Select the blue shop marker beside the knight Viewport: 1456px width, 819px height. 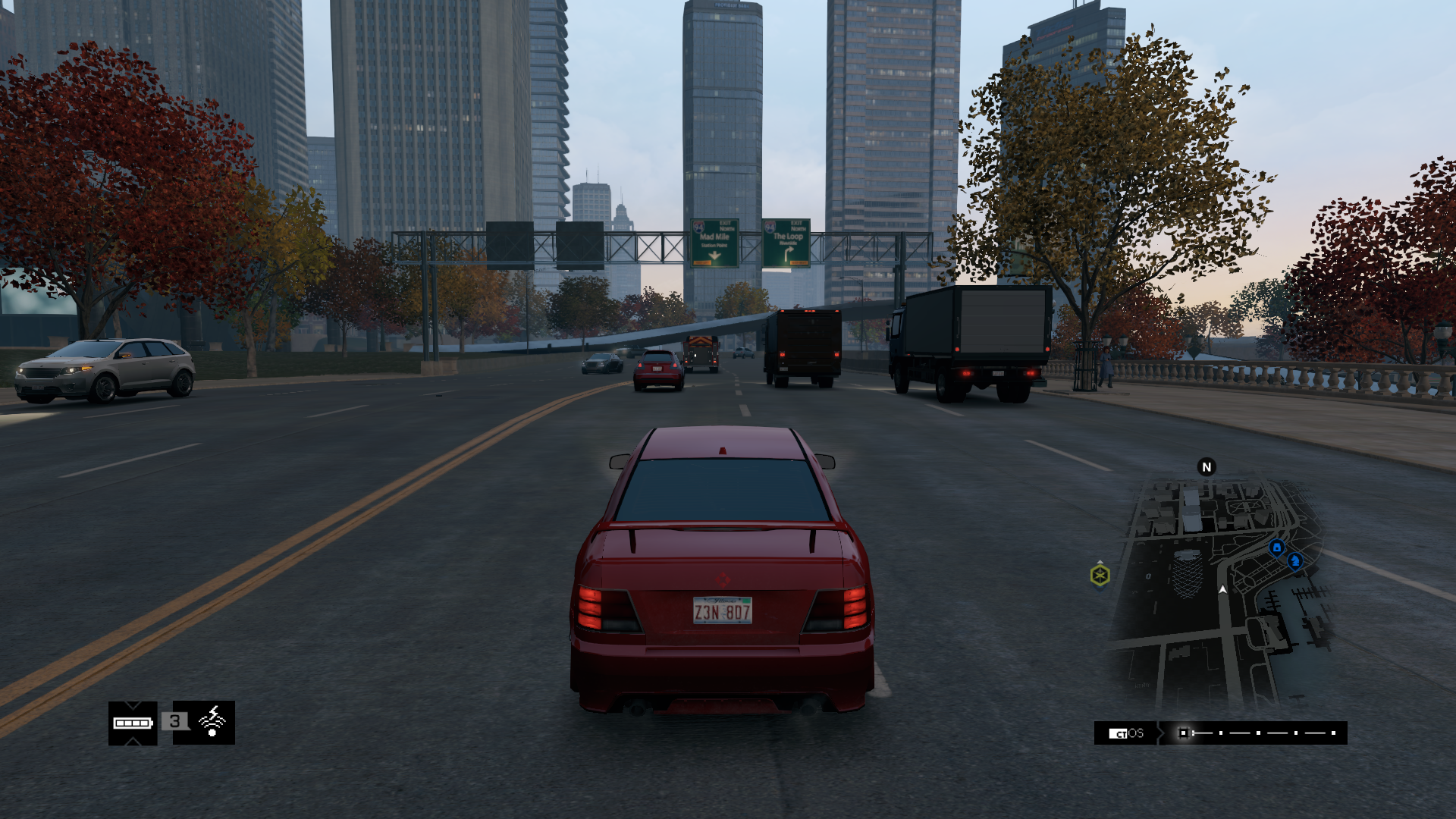click(x=1276, y=548)
